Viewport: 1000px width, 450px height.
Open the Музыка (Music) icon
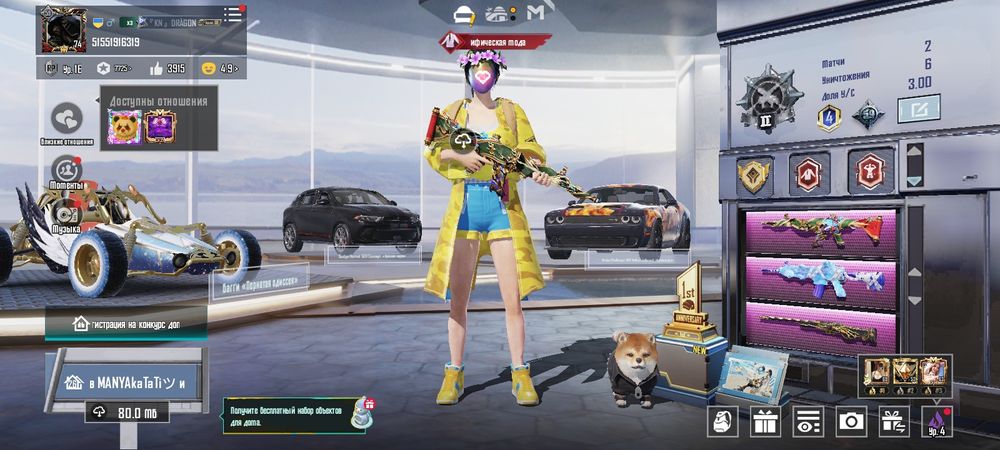click(67, 214)
